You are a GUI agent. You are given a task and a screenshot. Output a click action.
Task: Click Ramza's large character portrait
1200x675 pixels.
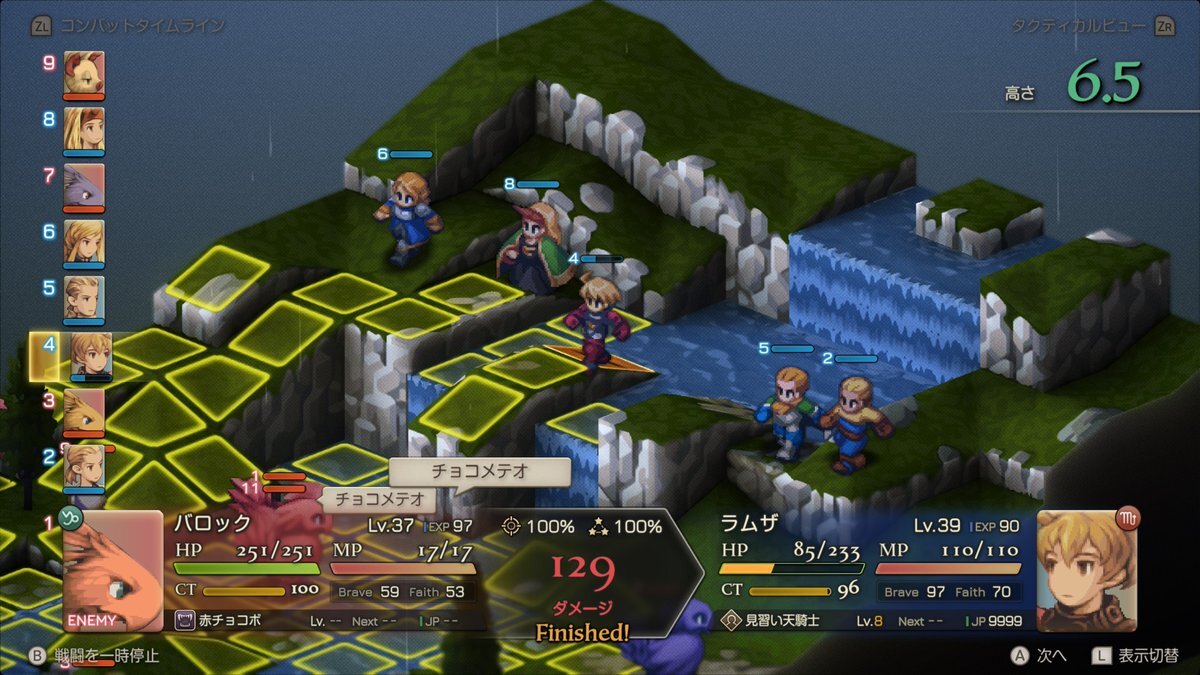[1086, 570]
